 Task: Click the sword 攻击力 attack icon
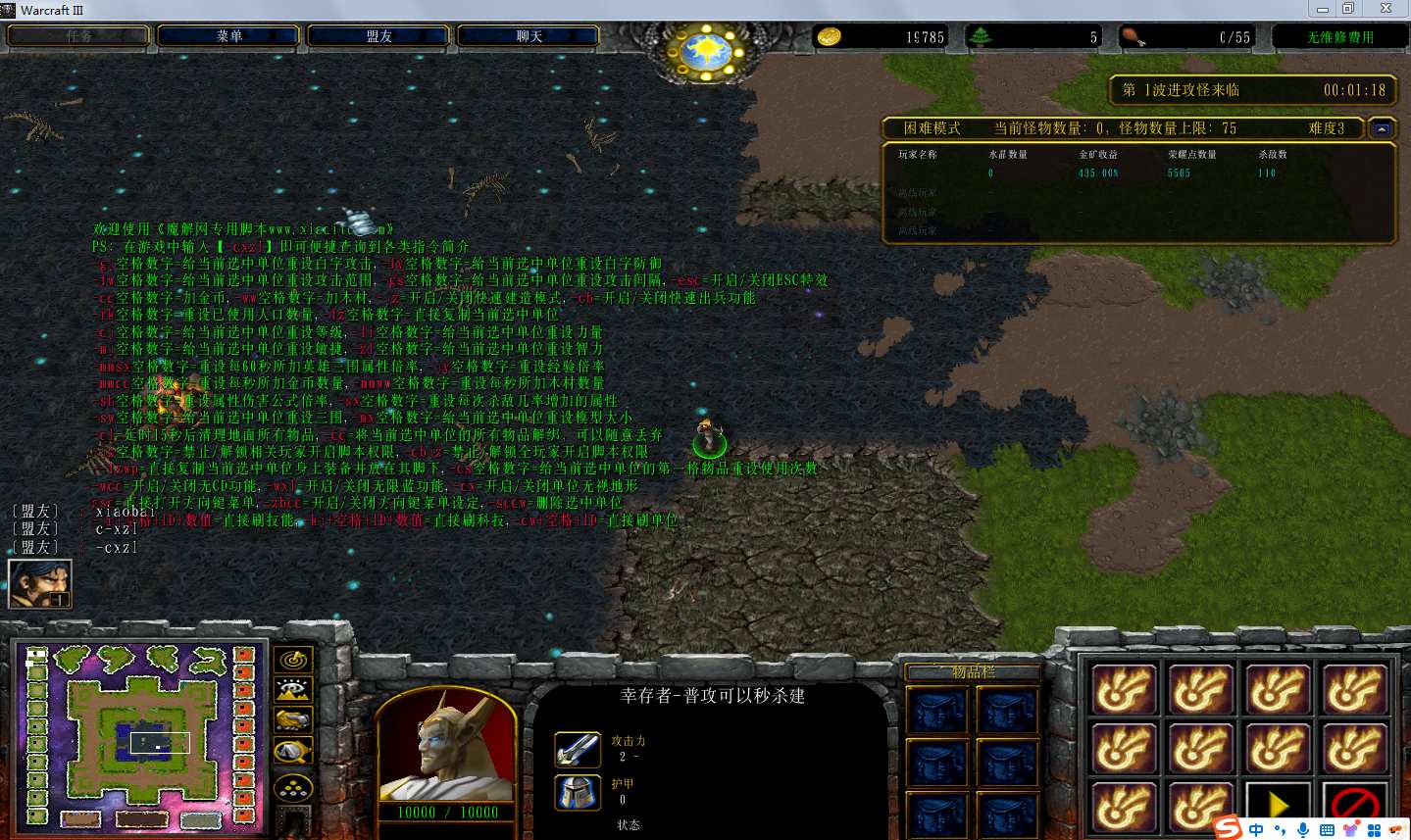tap(578, 750)
